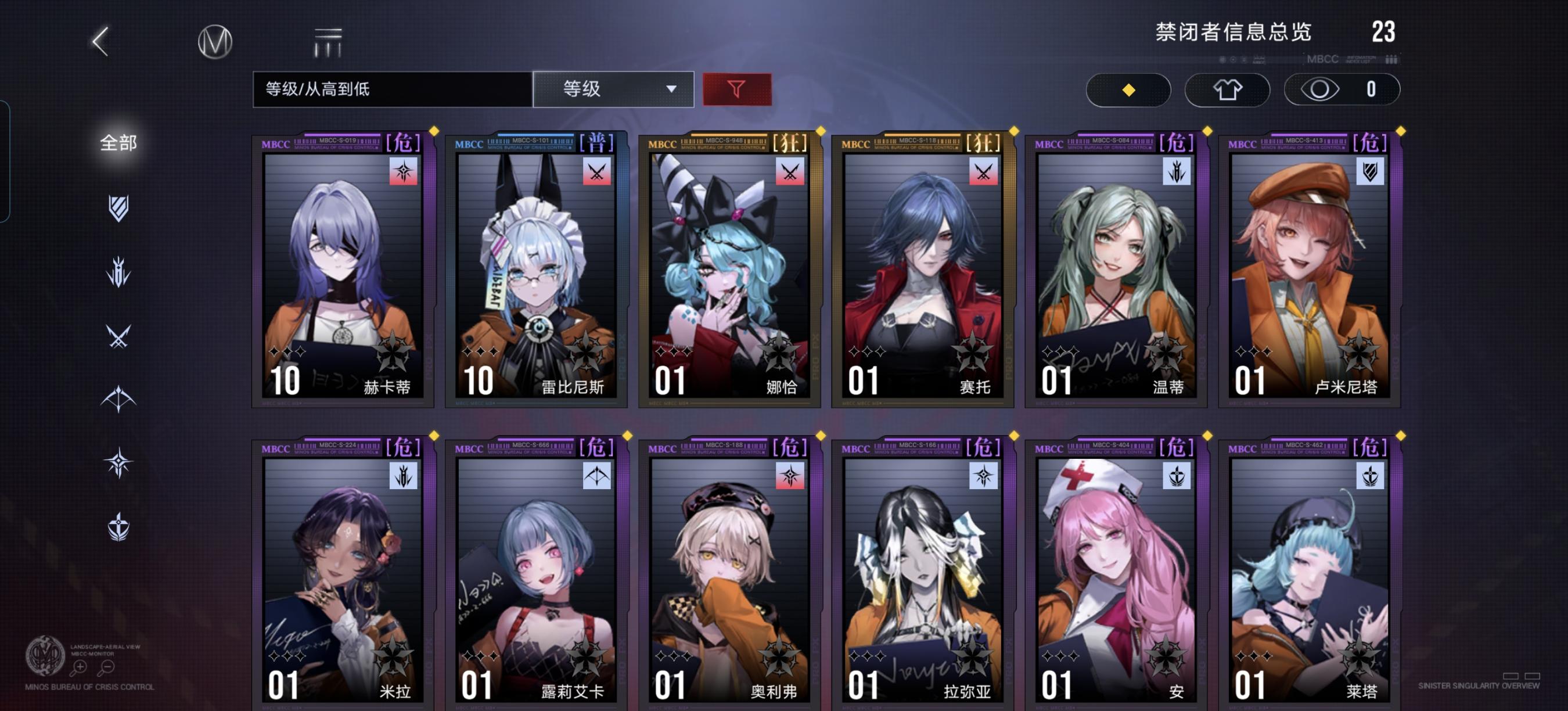
Task: Toggle the eye visibility control showing 0
Action: (x=1342, y=89)
